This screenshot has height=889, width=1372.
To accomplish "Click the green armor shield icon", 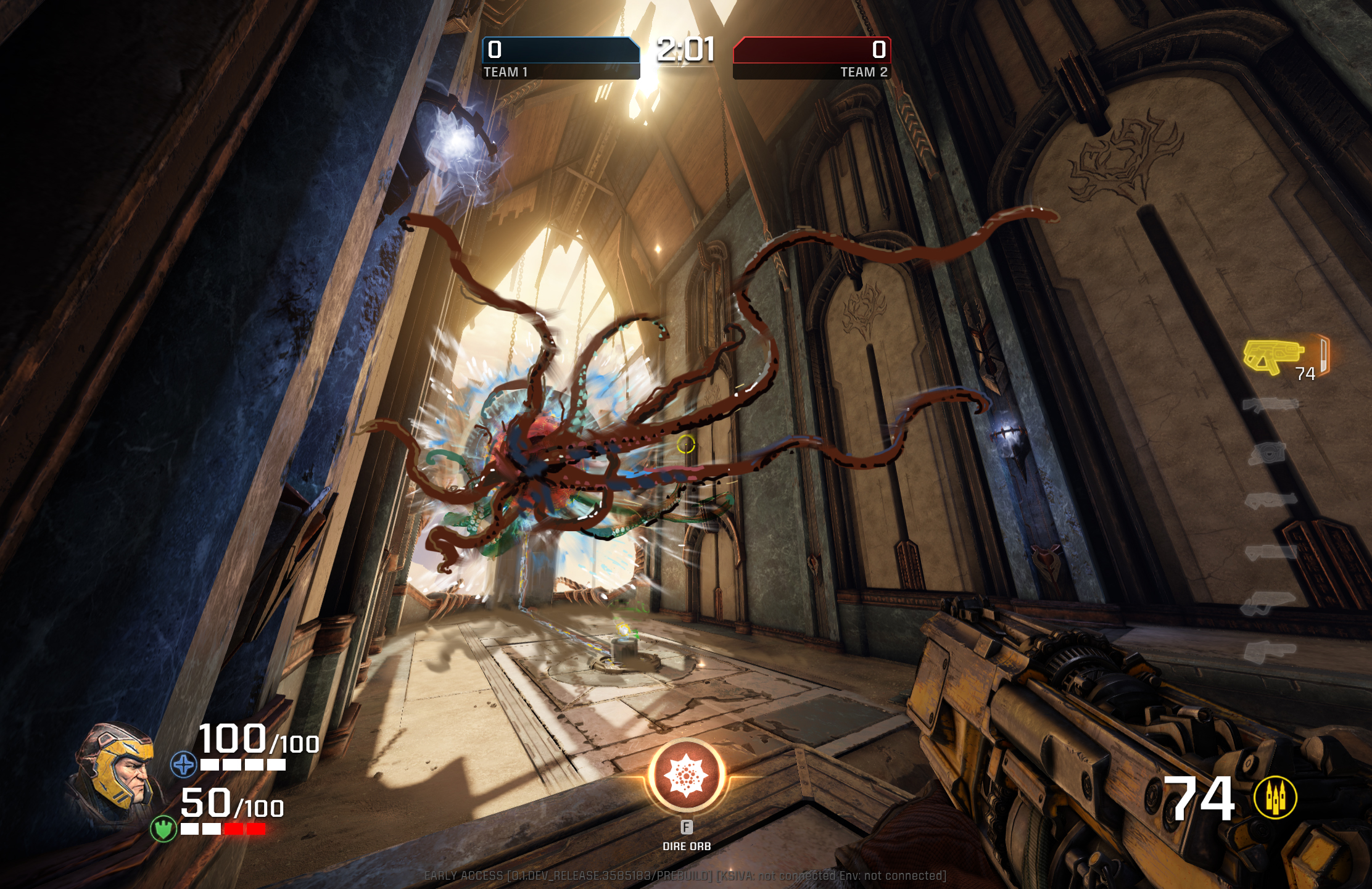I will (163, 828).
